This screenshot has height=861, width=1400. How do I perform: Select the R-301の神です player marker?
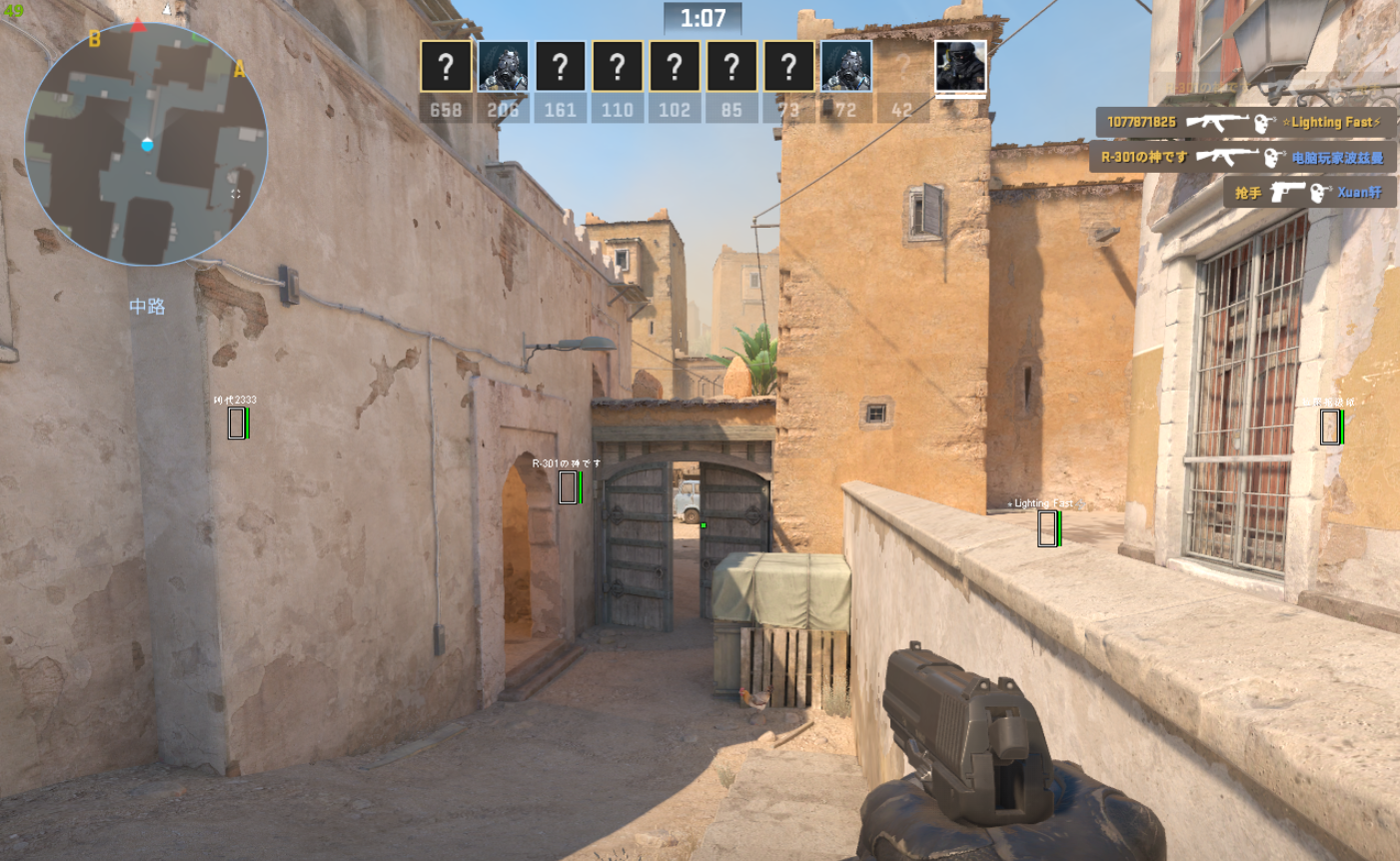coord(569,487)
